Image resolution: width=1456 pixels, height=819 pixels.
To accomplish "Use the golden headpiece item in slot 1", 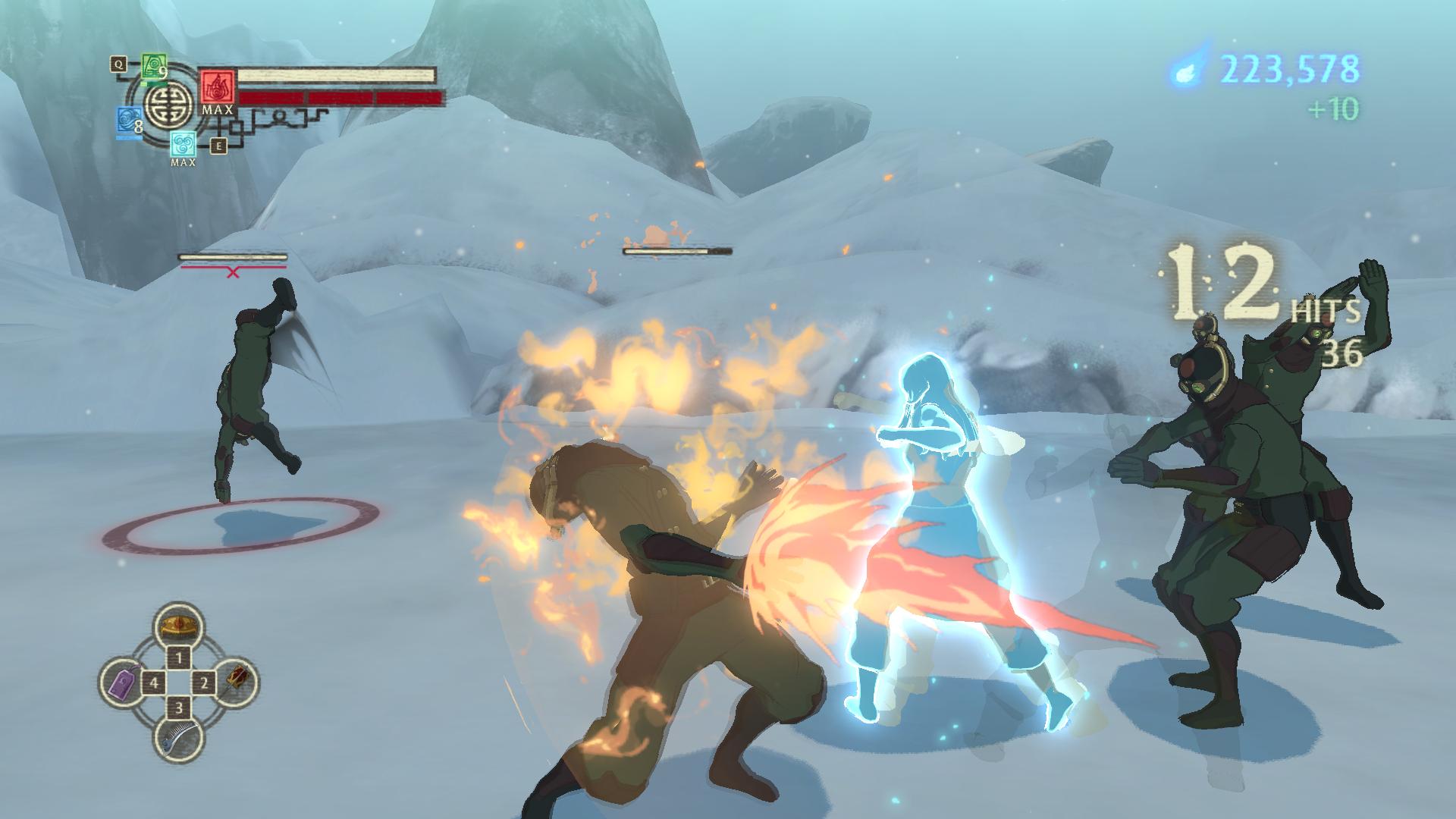I will click(x=179, y=626).
